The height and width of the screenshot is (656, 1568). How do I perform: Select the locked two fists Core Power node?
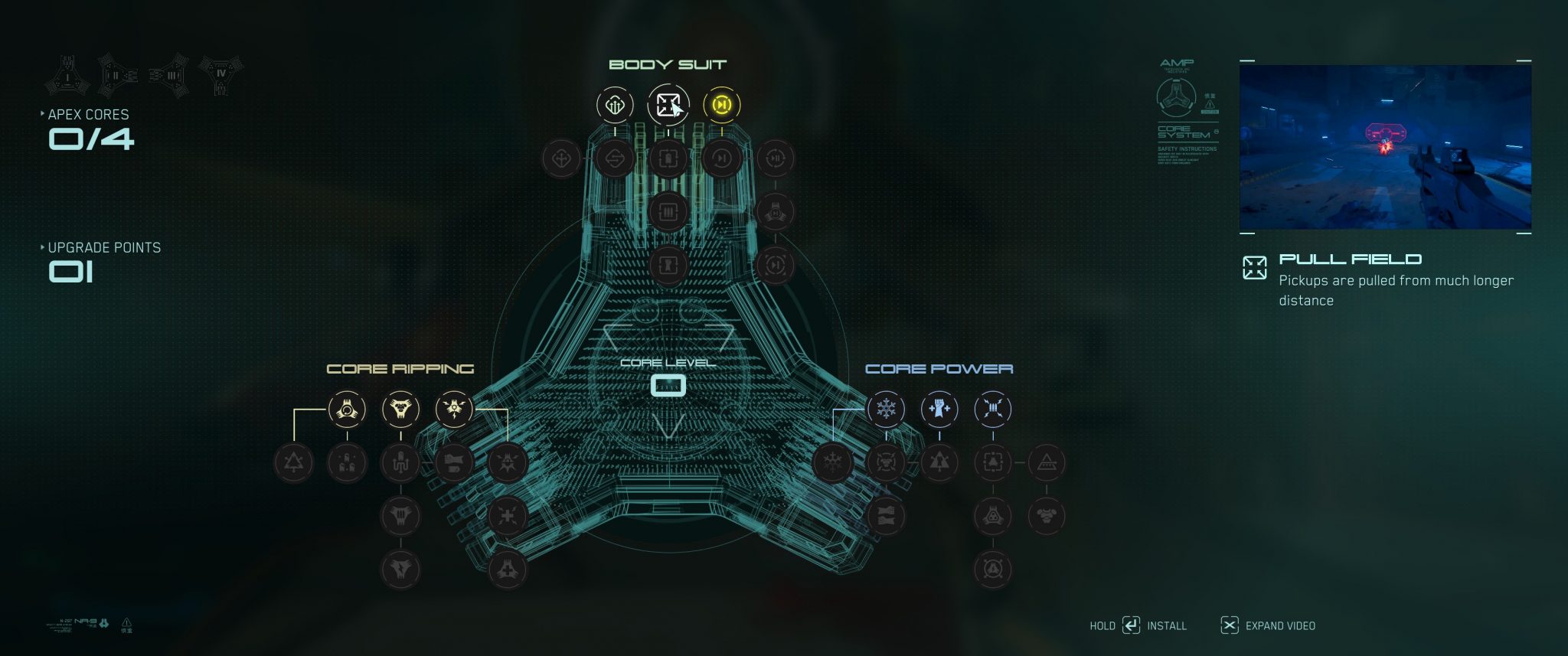click(886, 516)
